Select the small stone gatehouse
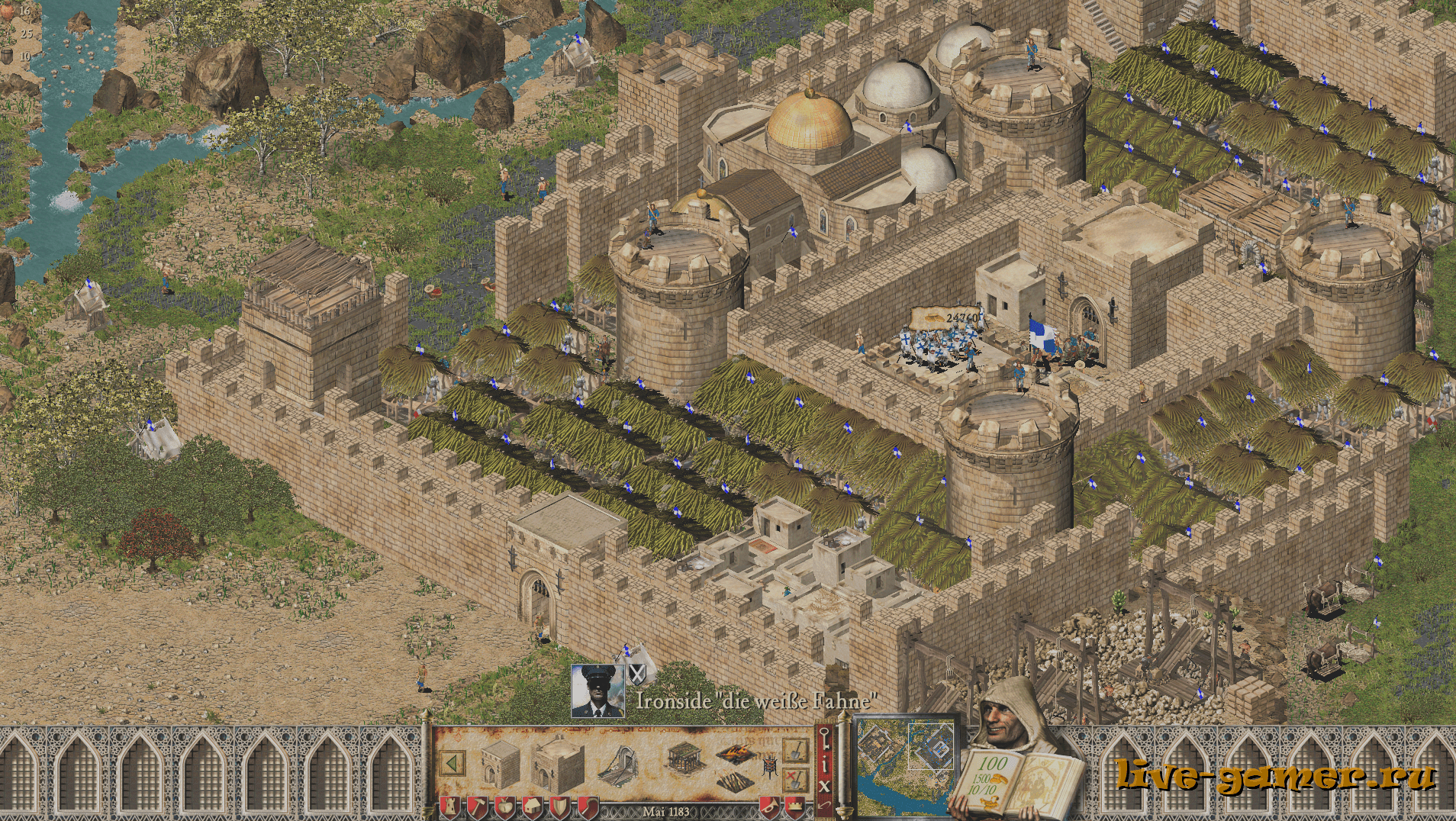 click(x=500, y=763)
